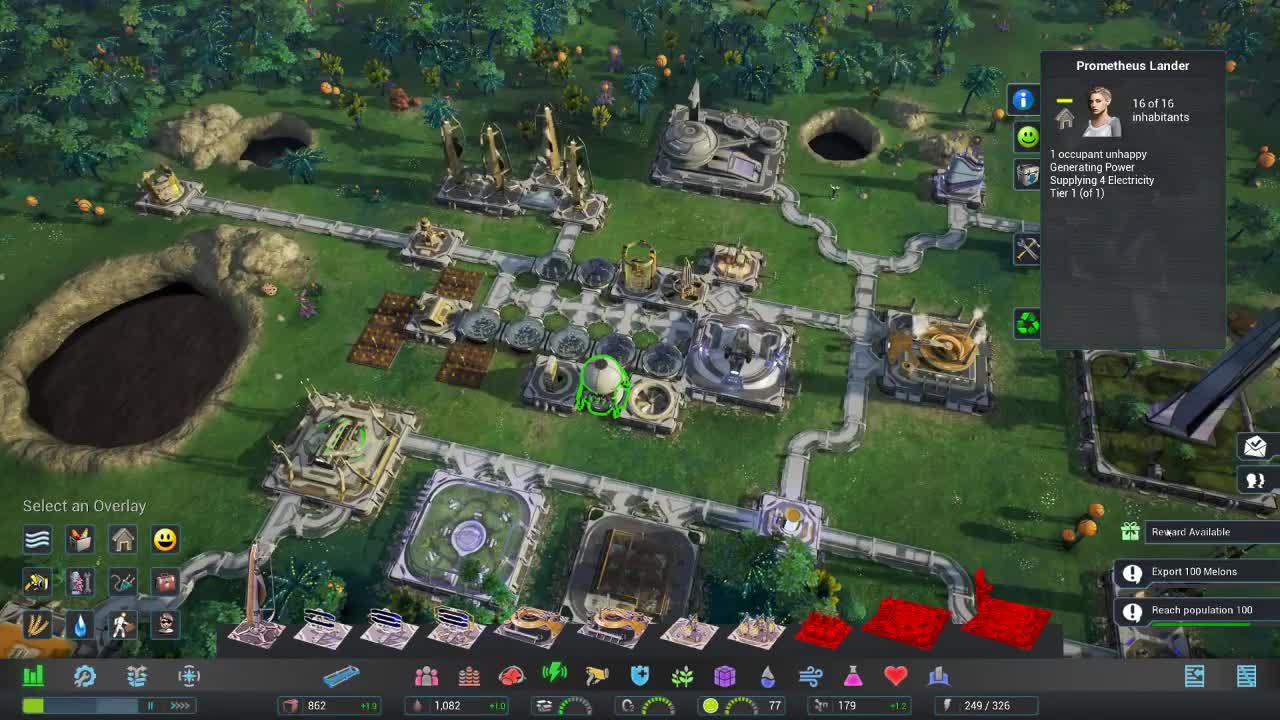
Task: Open the happiness overlay with the smiley icon
Action: click(164, 540)
